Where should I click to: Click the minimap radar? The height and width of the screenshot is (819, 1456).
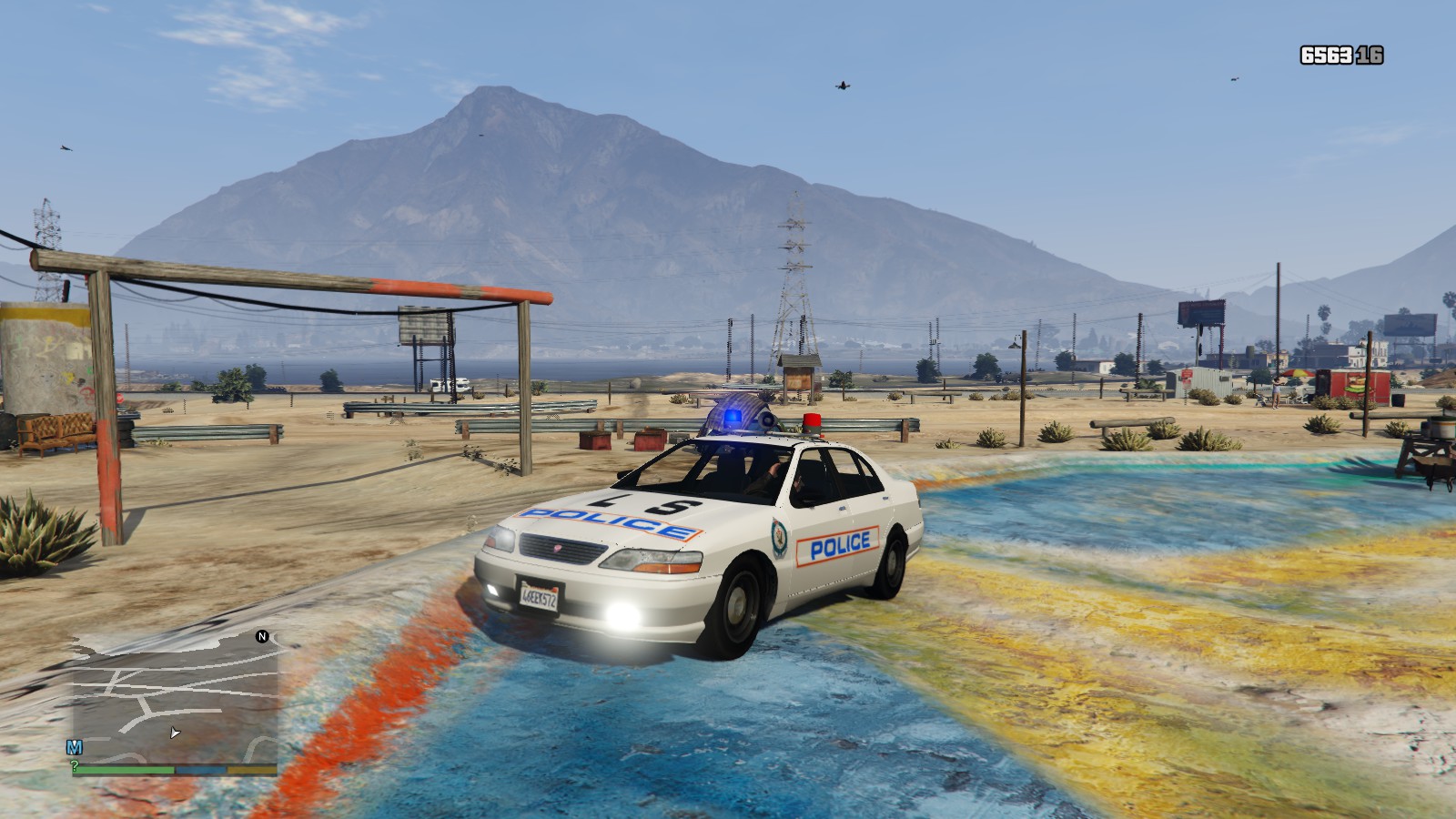(175, 698)
